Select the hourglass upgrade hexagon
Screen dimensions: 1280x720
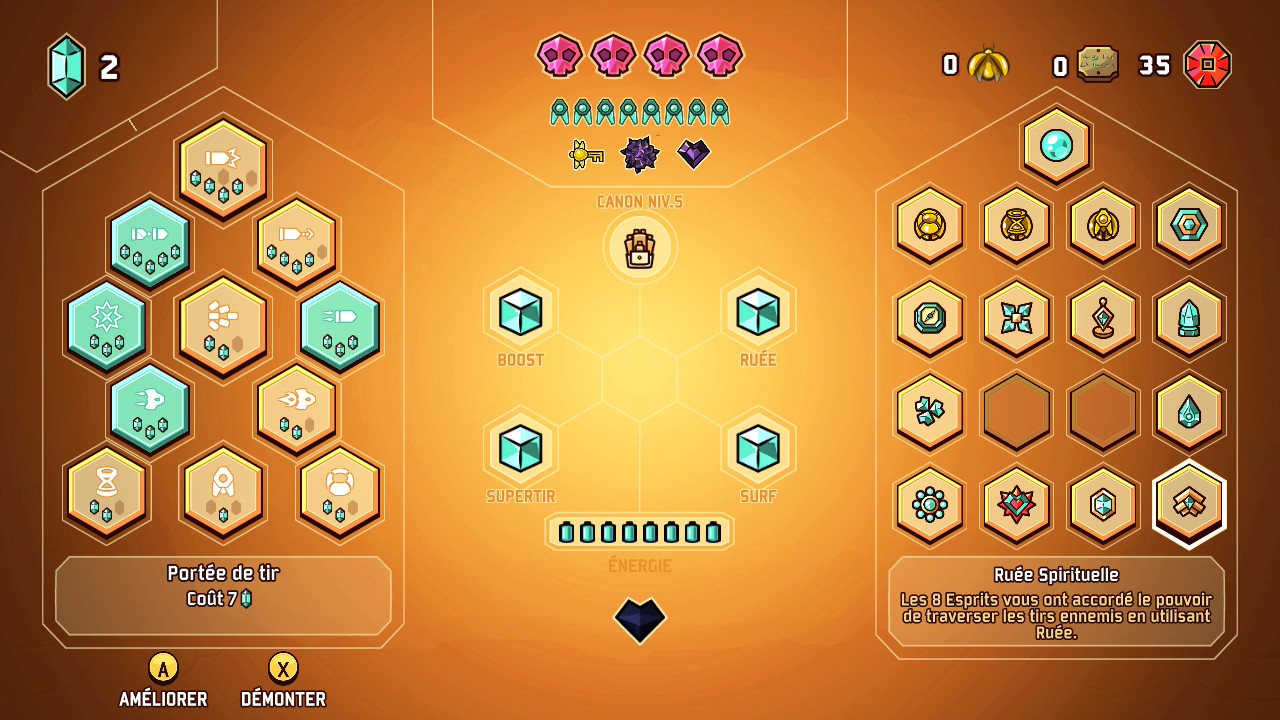pyautogui.click(x=106, y=490)
